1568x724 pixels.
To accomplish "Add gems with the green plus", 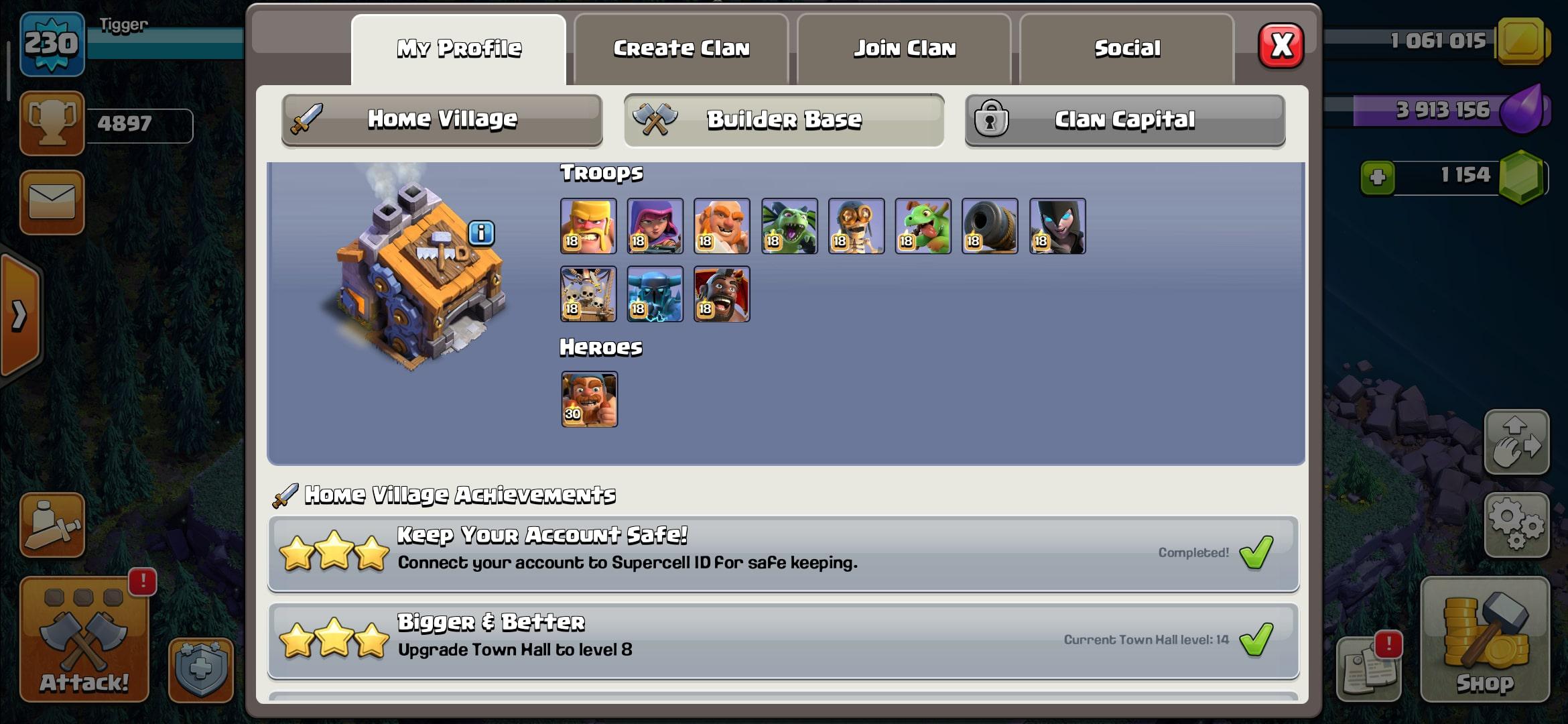I will 1378,178.
